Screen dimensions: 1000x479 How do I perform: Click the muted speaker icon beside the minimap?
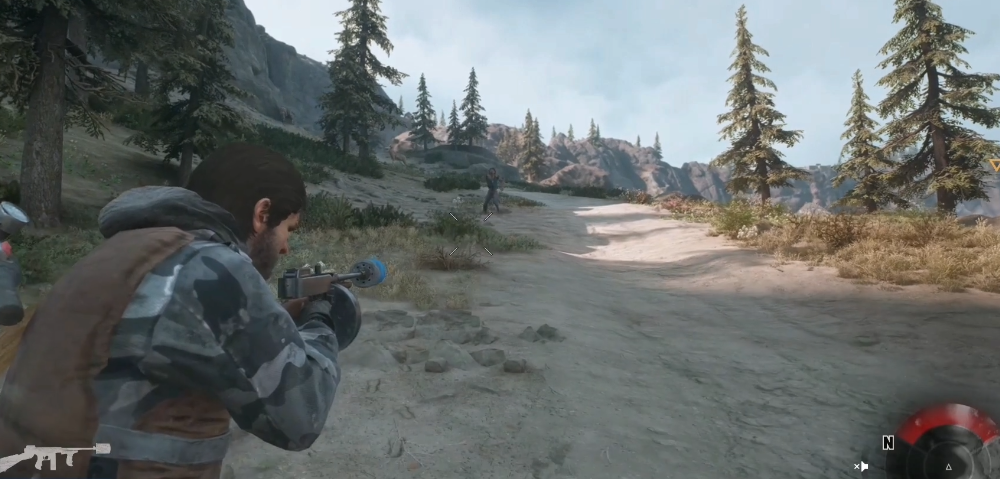(x=861, y=466)
